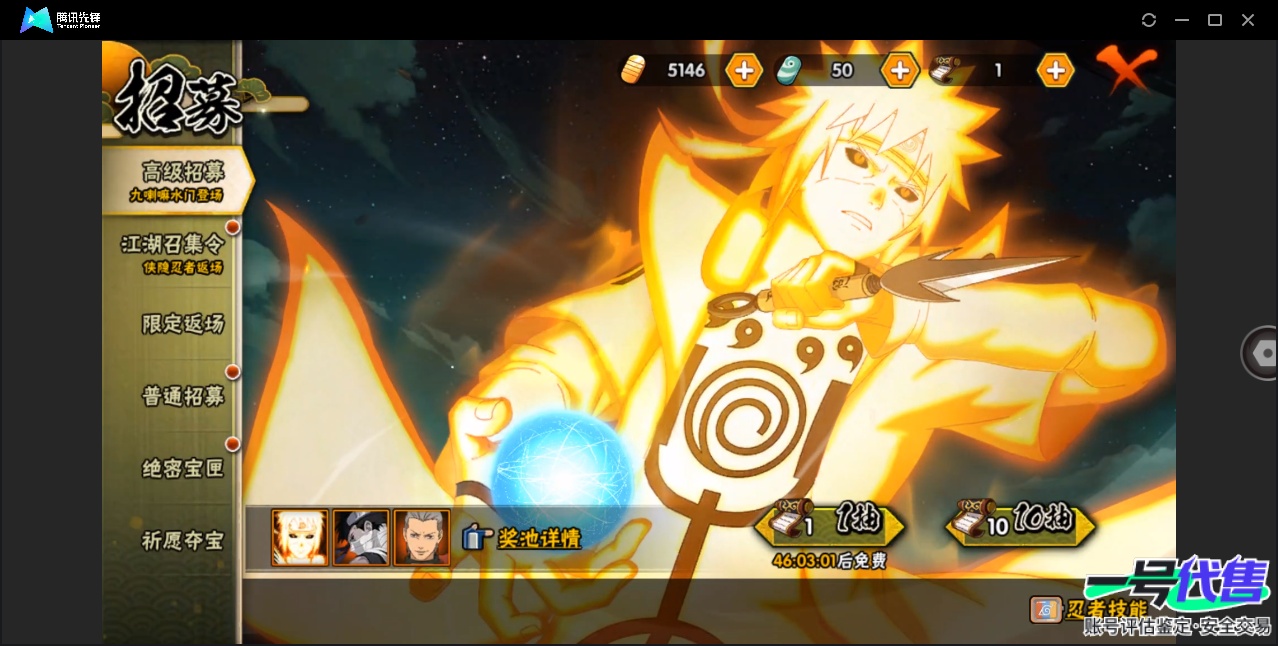Perform a 10抽 ten-draw
1278x646 pixels.
tap(1021, 524)
